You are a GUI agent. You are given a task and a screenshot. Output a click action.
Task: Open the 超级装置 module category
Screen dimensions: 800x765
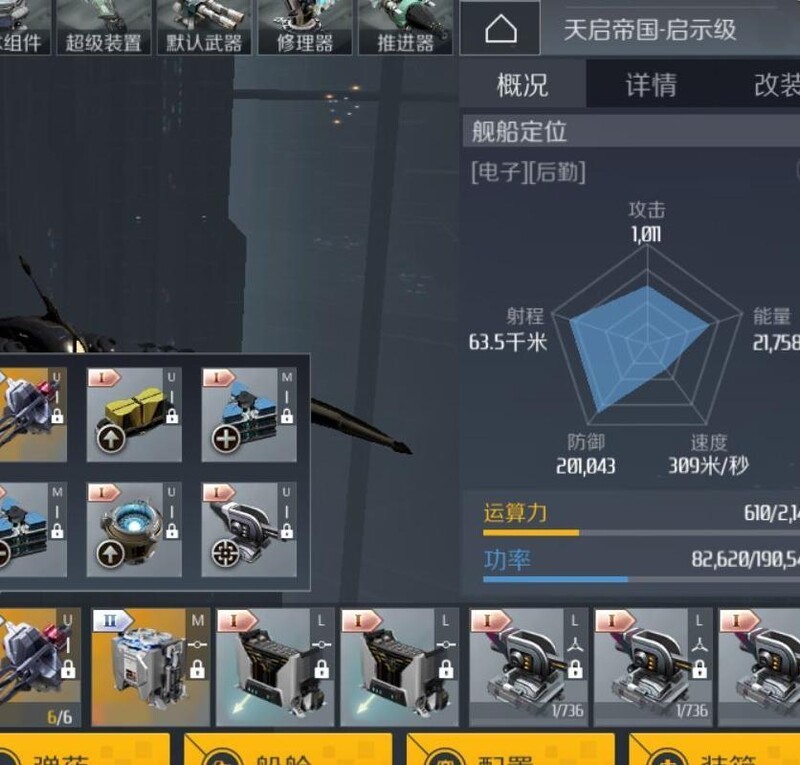pos(102,27)
